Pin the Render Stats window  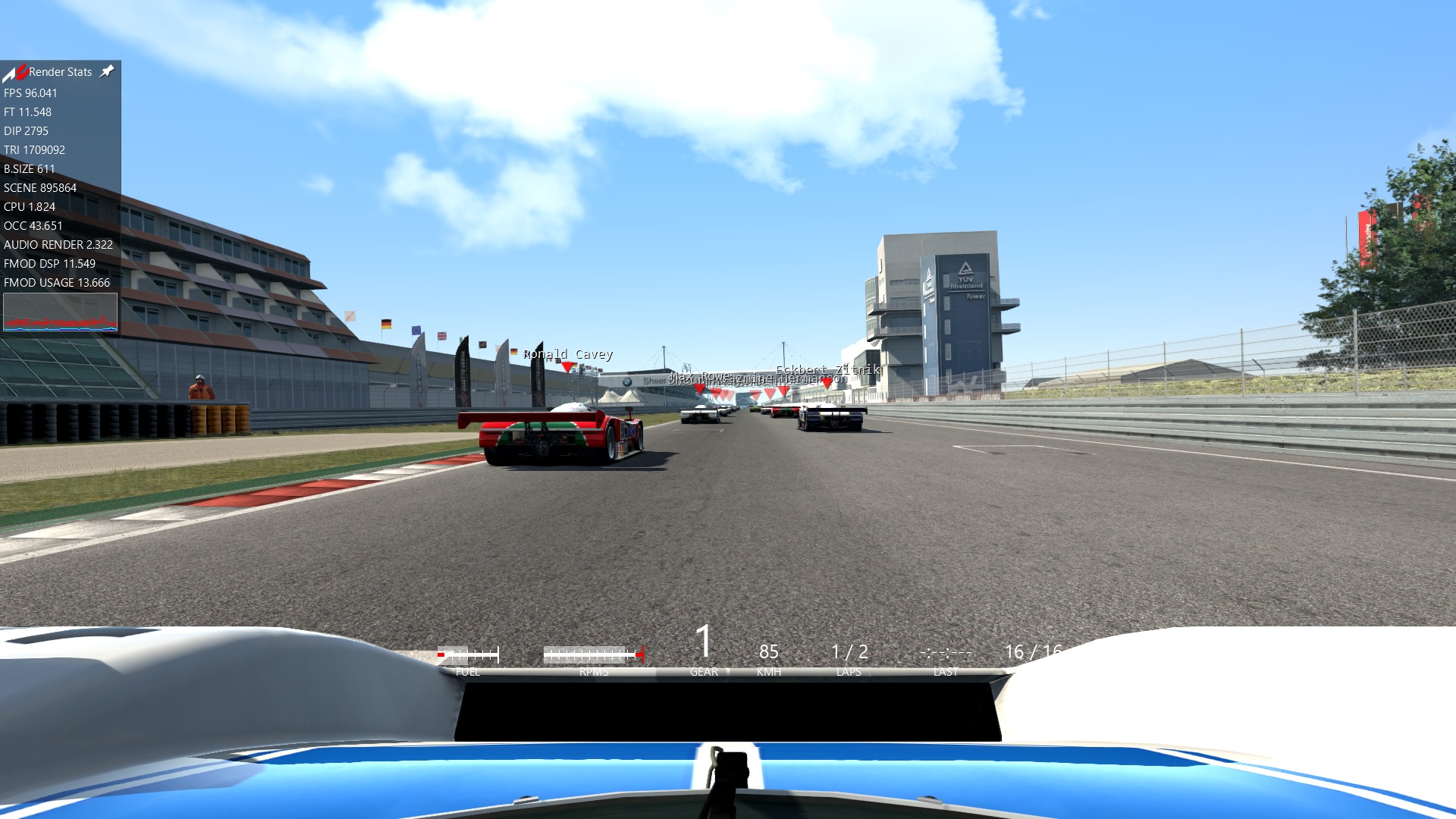[108, 71]
